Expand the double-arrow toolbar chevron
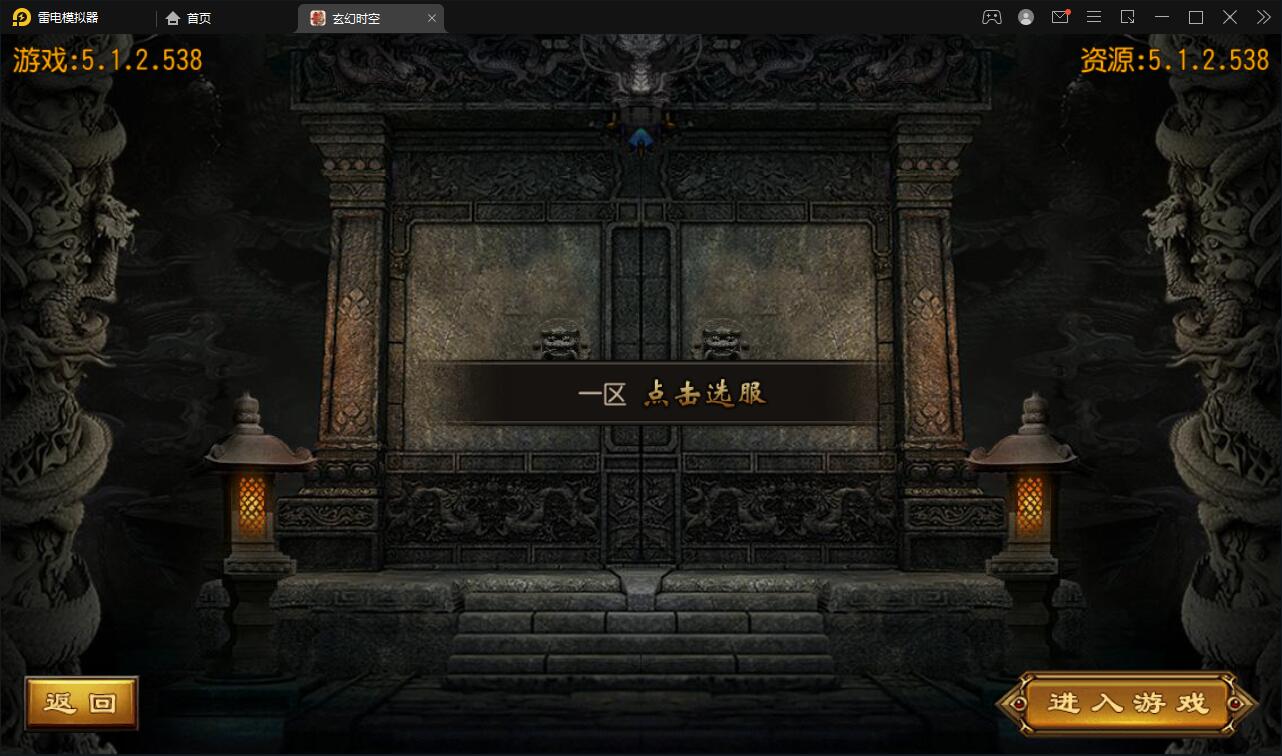The width and height of the screenshot is (1282, 756). (x=1263, y=17)
